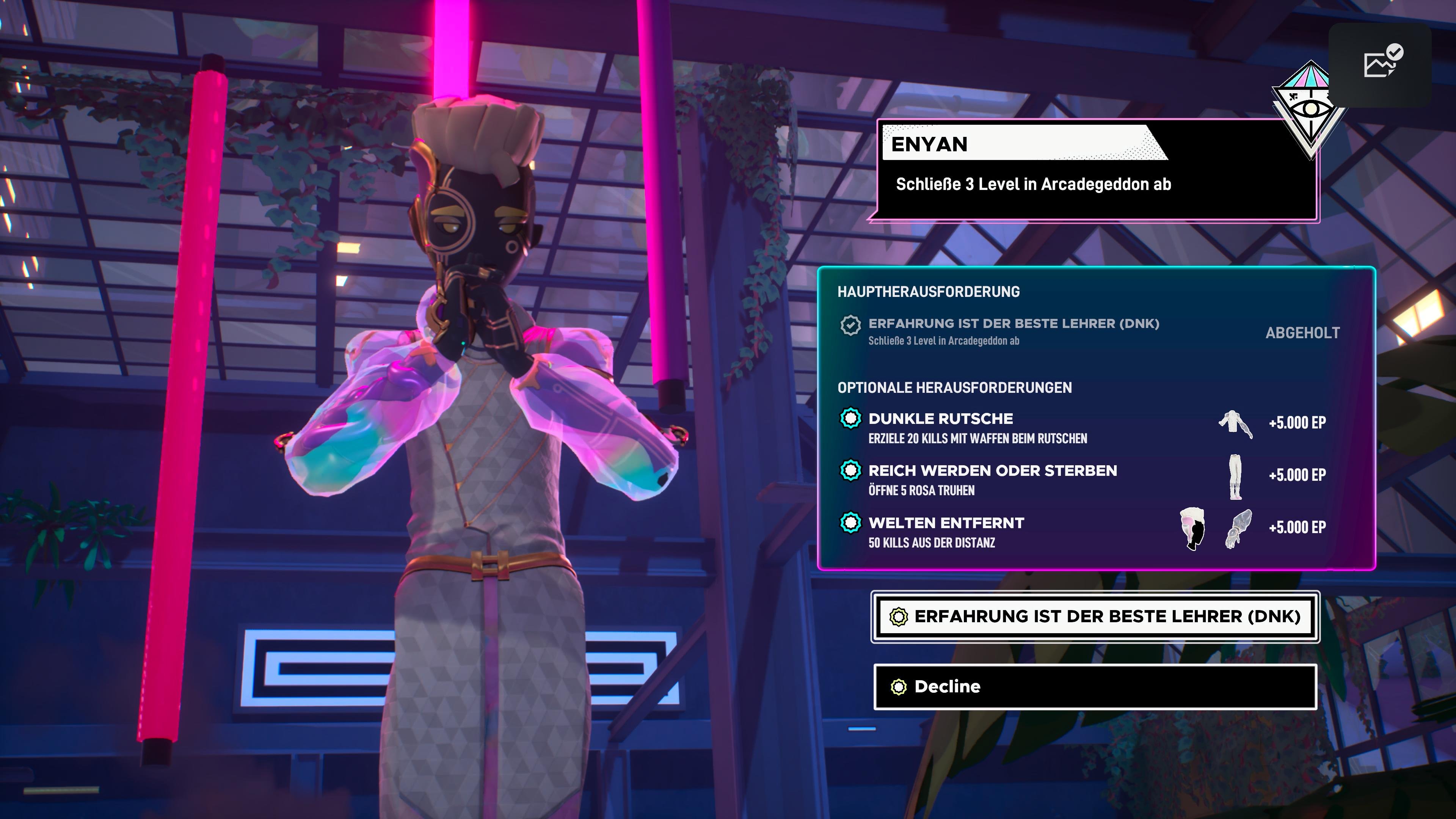Image resolution: width=1456 pixels, height=819 pixels.
Task: Inspect the pants reward icon
Action: click(x=1236, y=477)
